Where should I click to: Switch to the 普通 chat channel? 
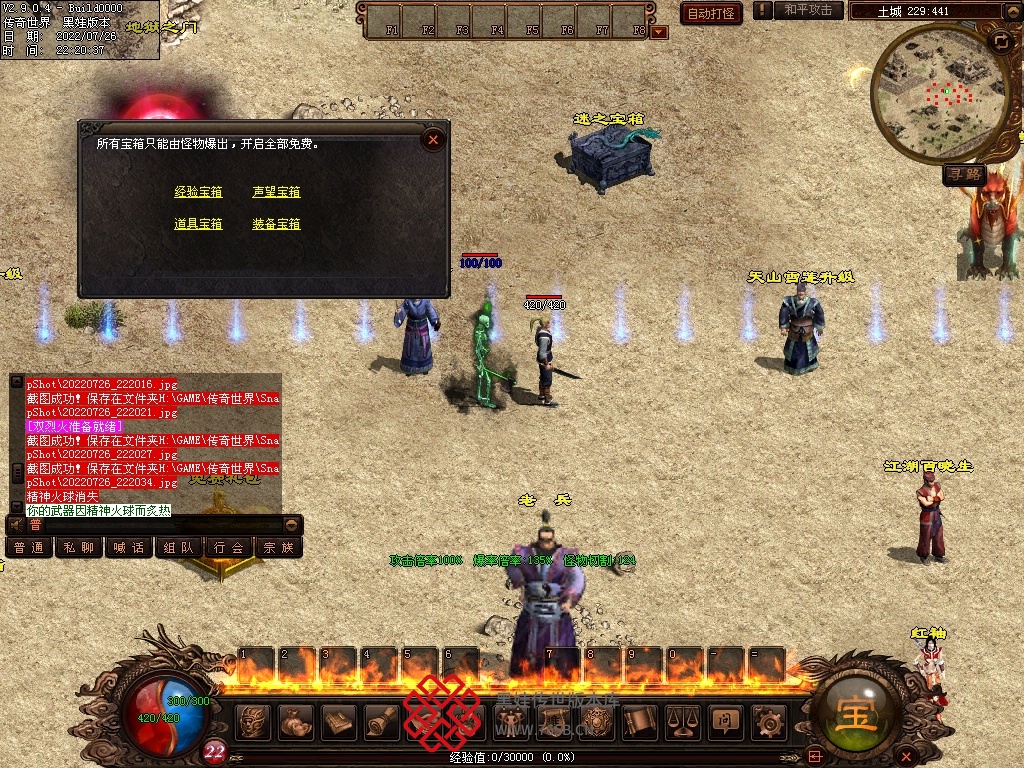pos(29,547)
